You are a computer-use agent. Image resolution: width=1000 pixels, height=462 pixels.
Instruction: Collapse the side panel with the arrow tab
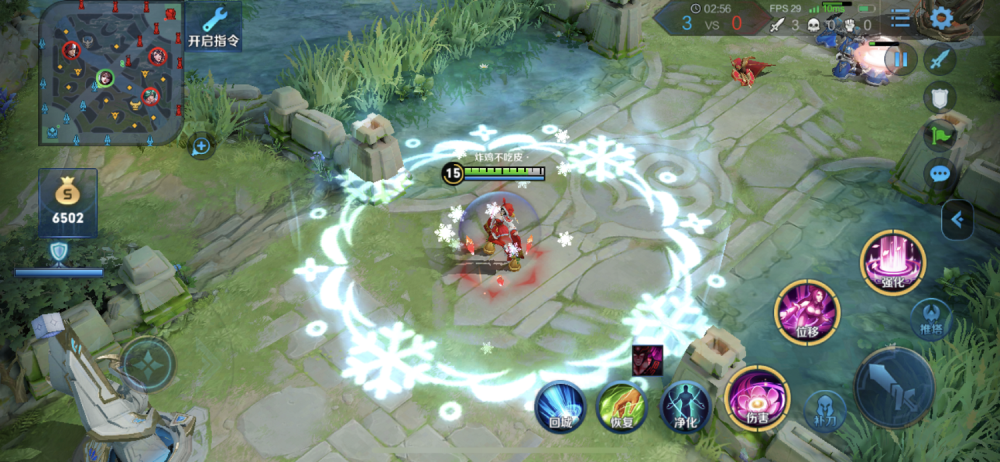(x=957, y=220)
